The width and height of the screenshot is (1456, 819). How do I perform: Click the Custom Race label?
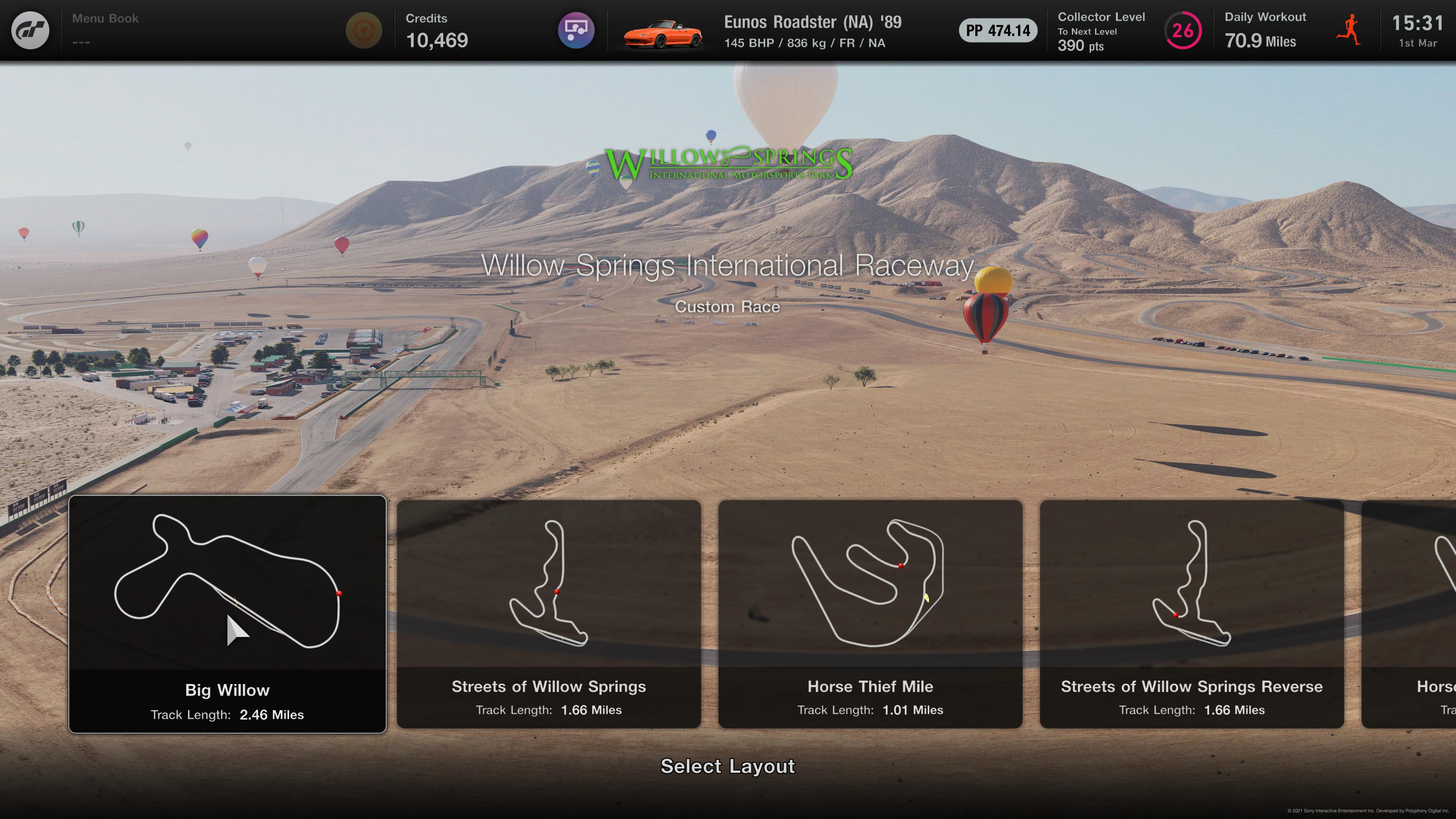click(x=728, y=307)
